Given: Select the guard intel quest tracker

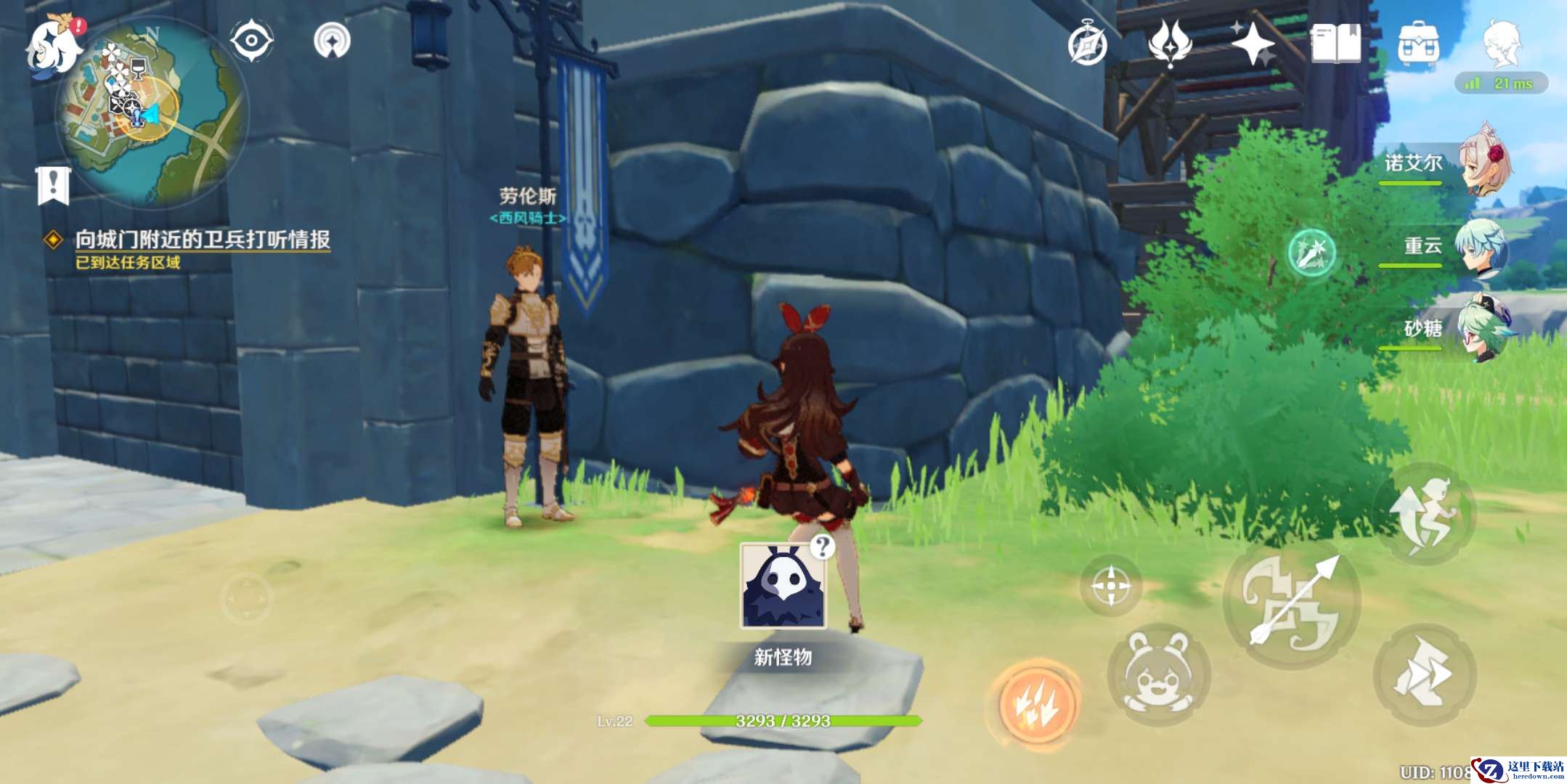Looking at the screenshot, I should 202,240.
